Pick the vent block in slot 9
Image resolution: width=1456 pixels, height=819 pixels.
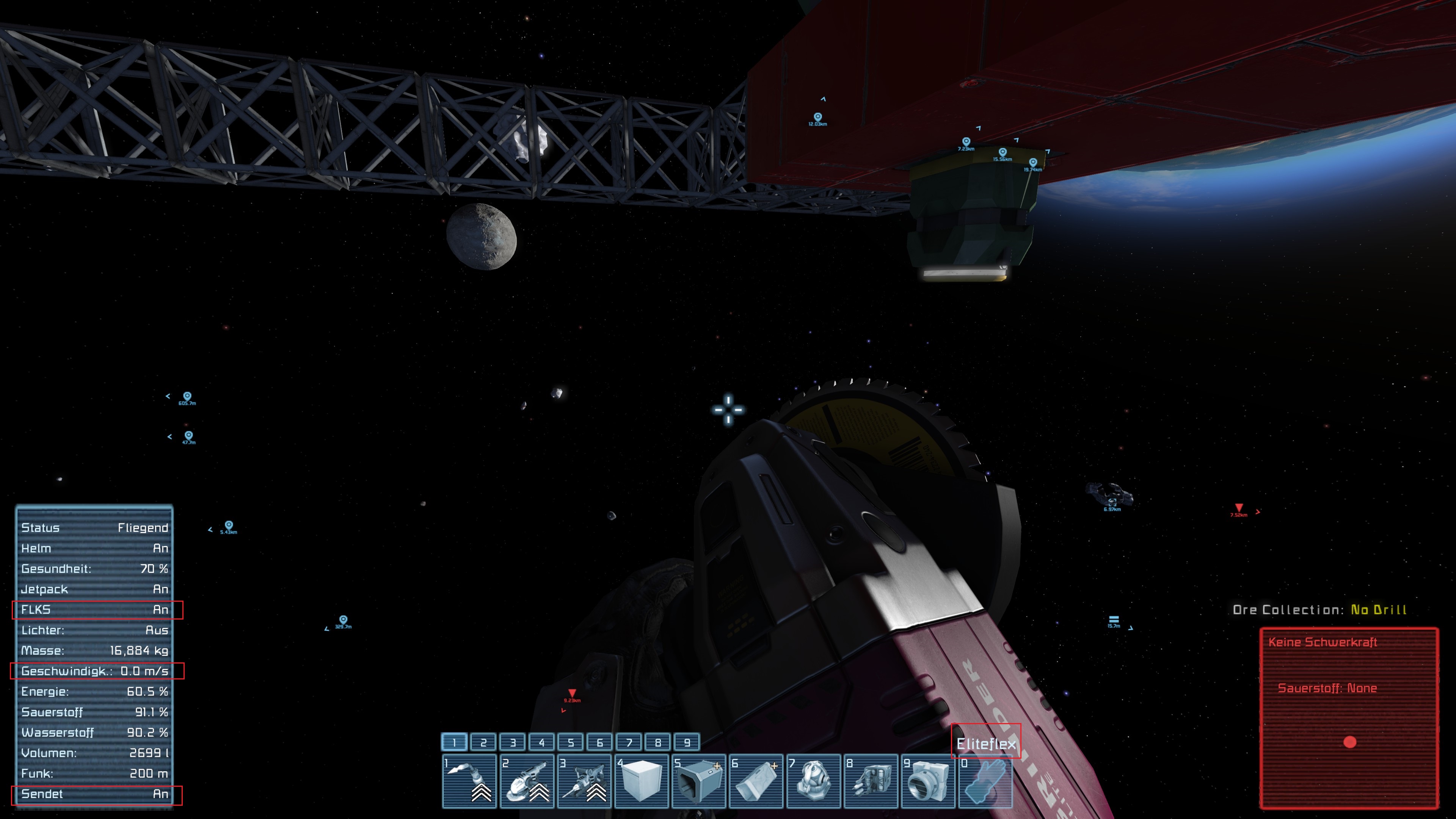928,781
